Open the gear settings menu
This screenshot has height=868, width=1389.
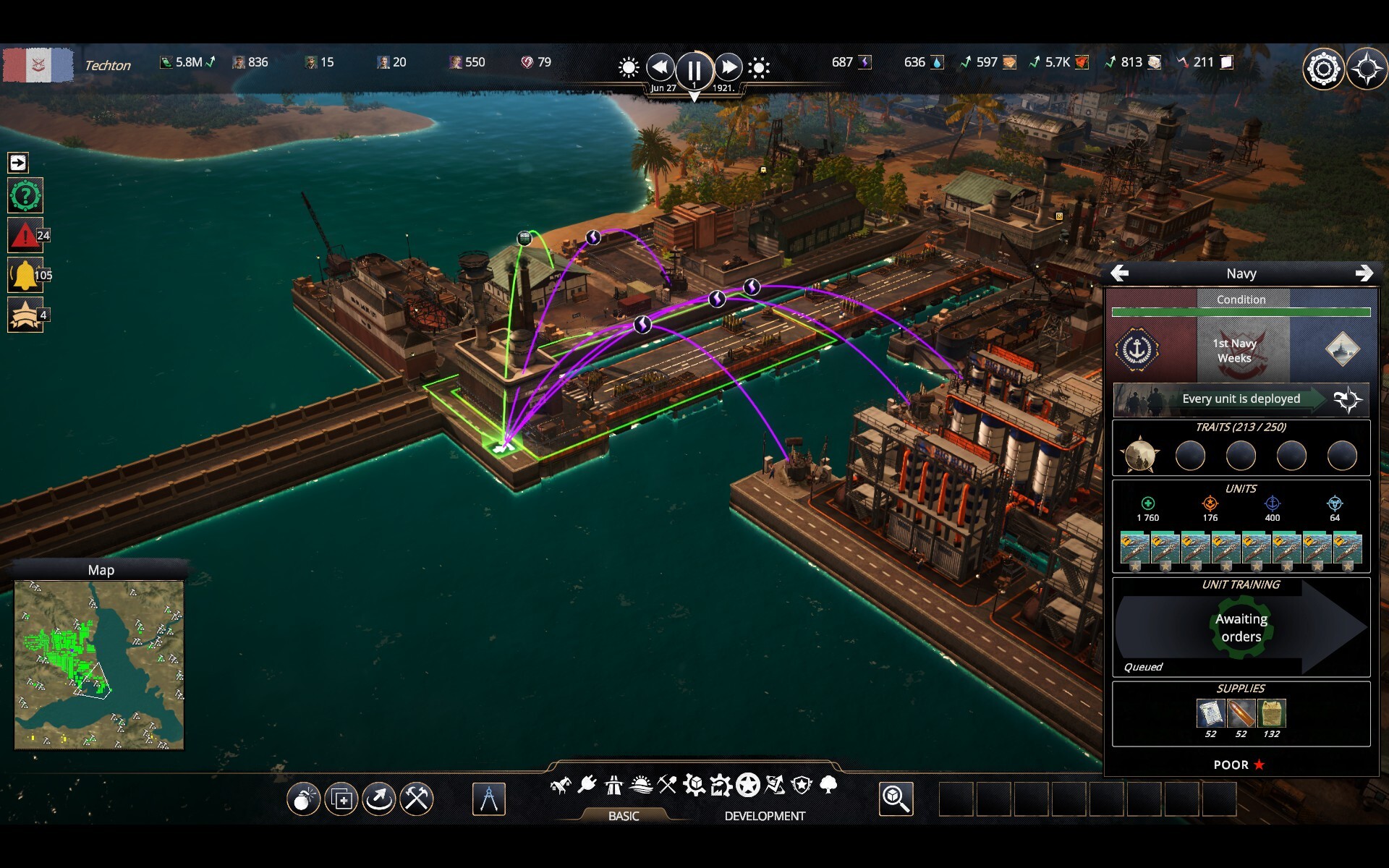(1323, 69)
